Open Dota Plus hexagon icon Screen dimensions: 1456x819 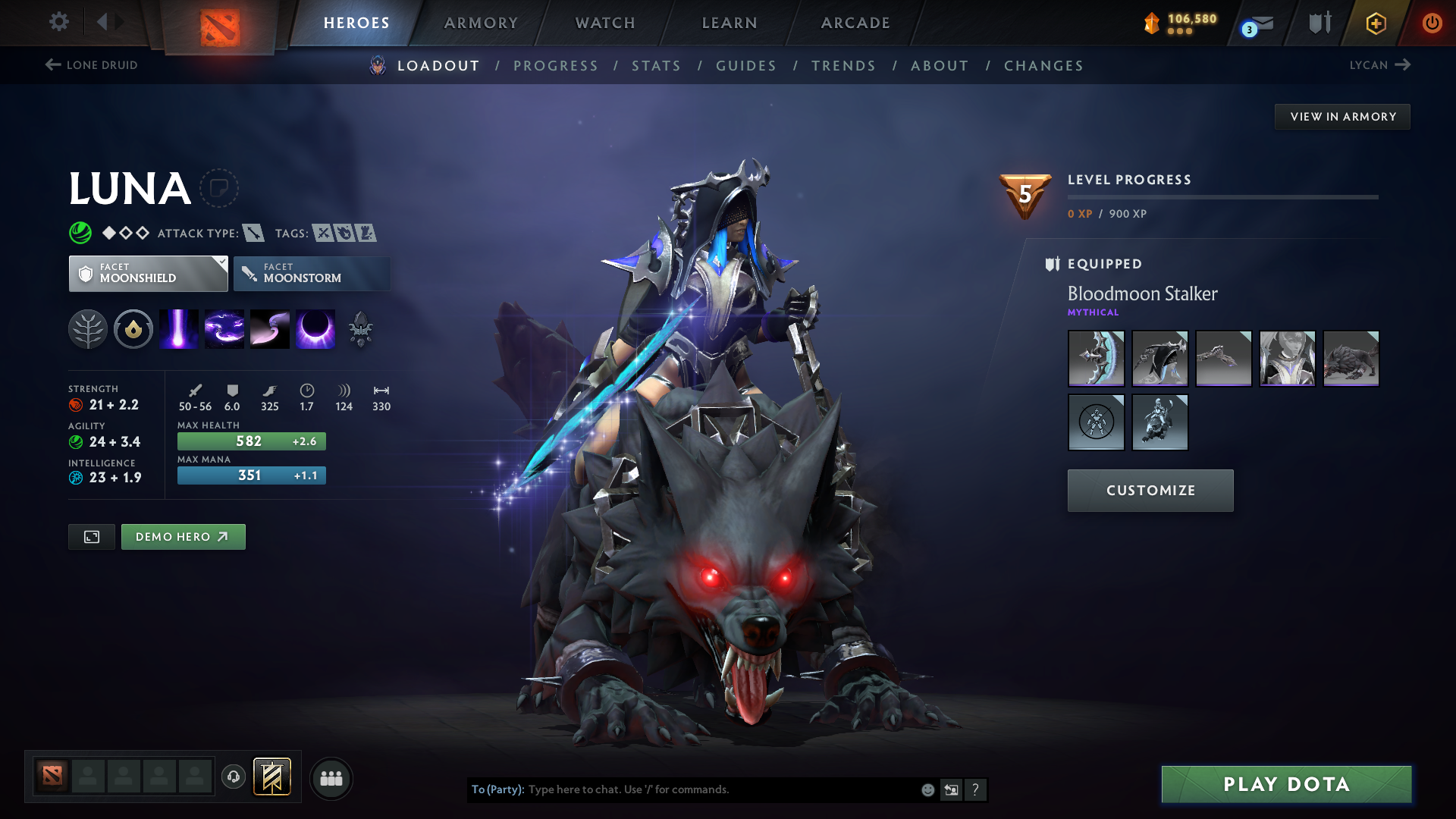(x=1376, y=23)
